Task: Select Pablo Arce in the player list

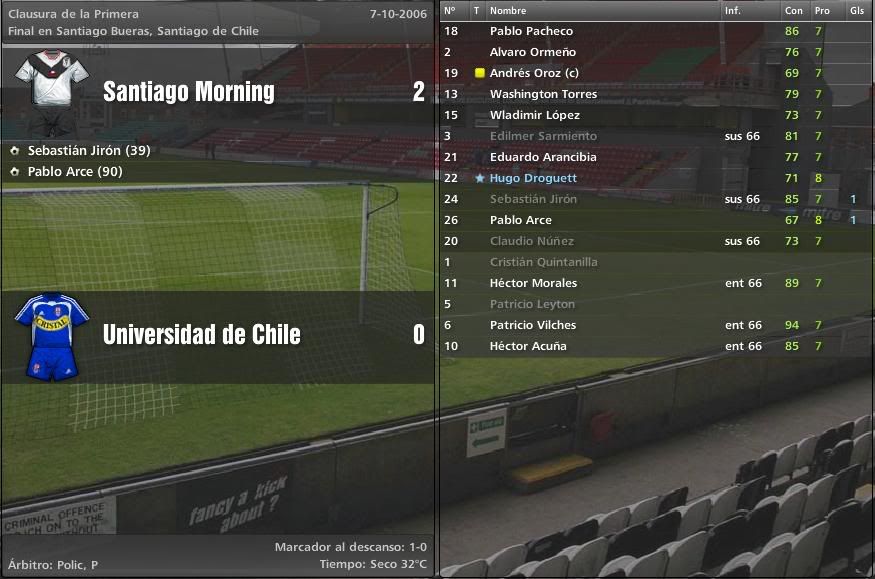Action: tap(520, 220)
